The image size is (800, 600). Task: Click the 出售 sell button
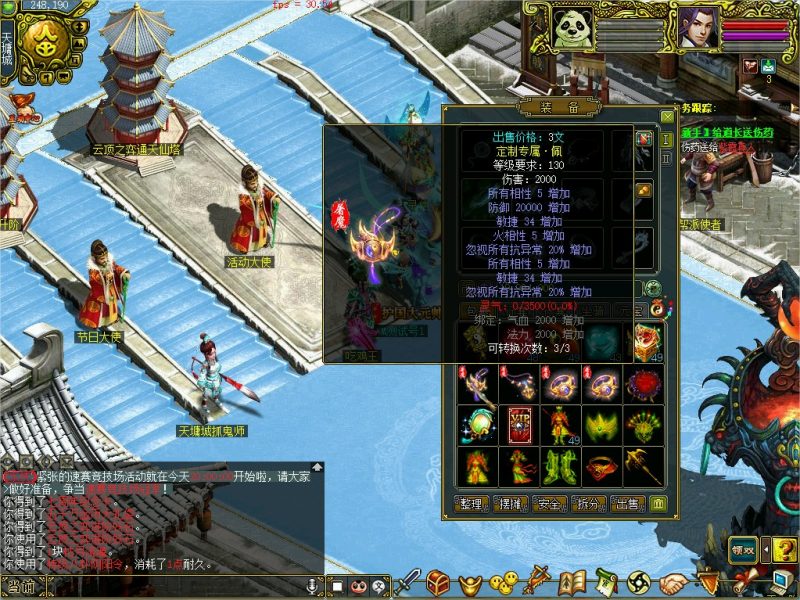(628, 504)
